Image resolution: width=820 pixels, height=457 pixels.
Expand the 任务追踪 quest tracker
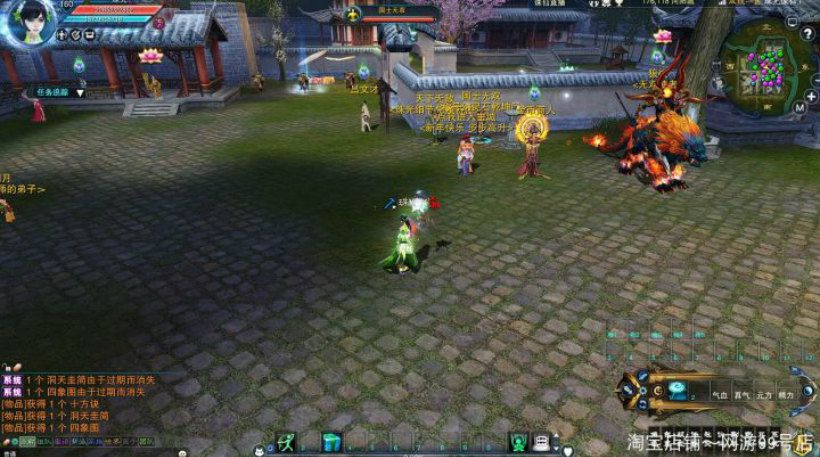click(80, 92)
